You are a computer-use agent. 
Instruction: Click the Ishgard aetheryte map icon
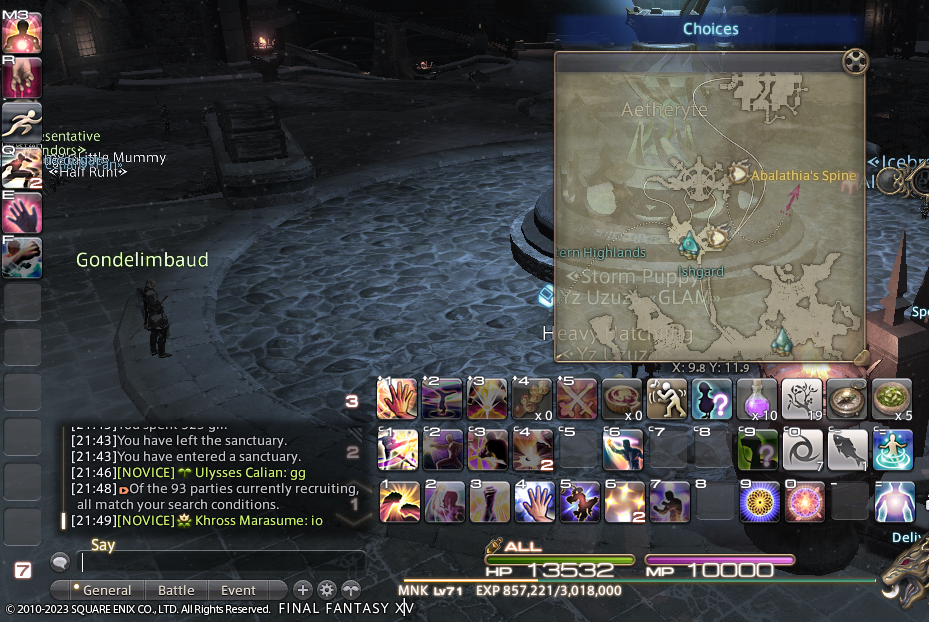pos(688,242)
